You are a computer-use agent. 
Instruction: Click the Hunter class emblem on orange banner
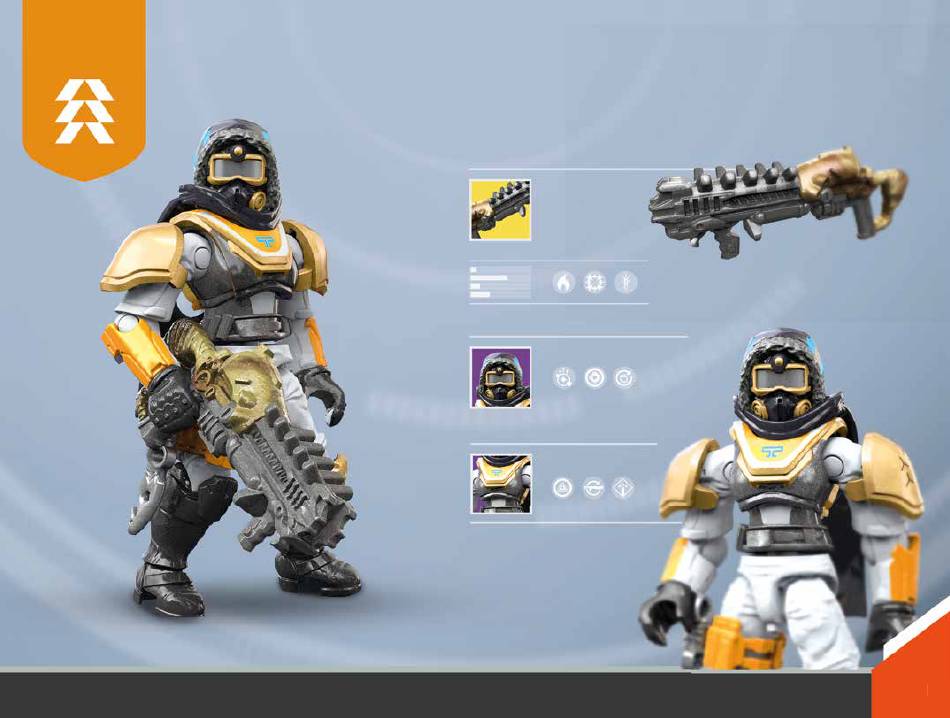click(84, 112)
